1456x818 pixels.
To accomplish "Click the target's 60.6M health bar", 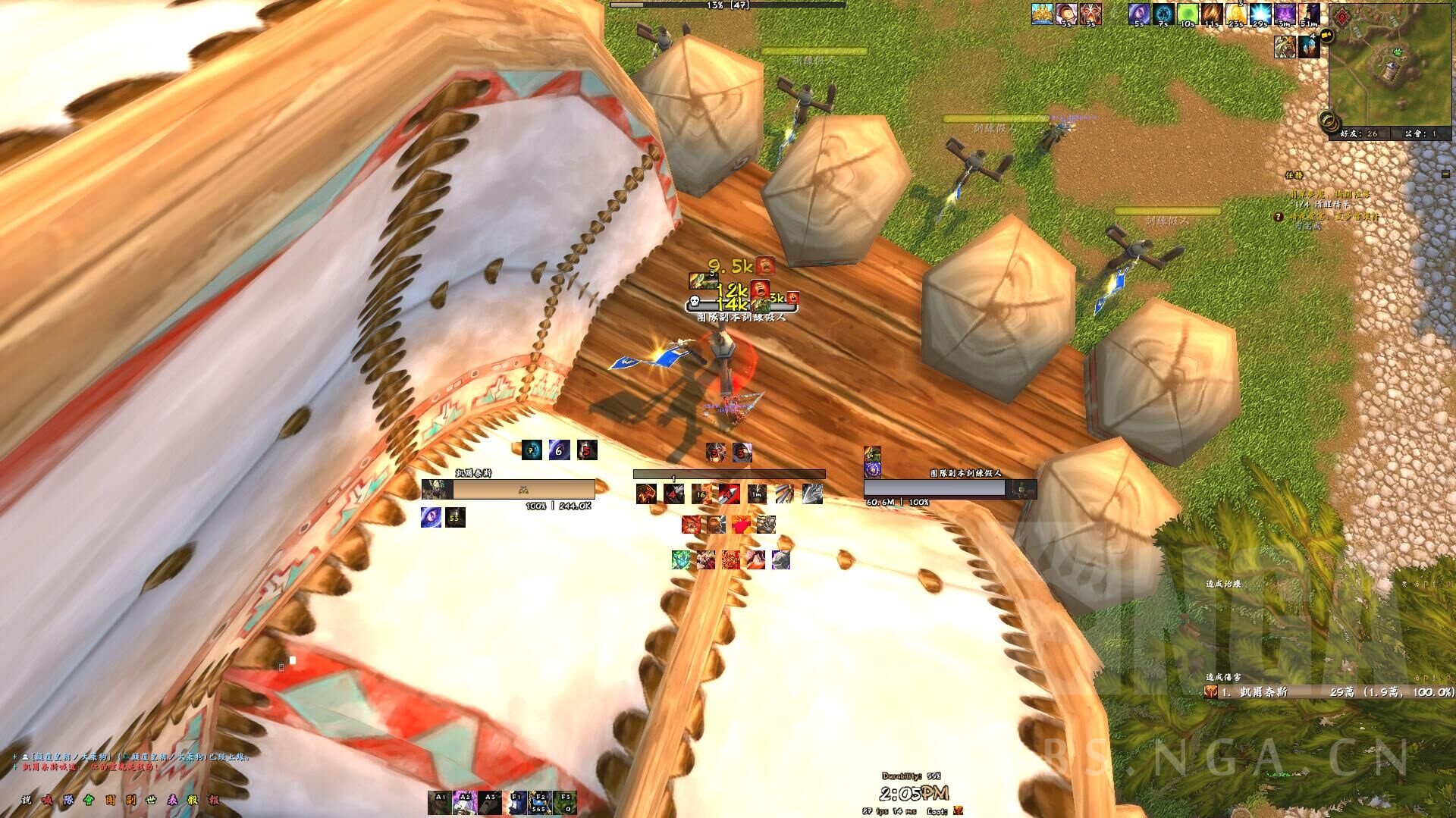I will [934, 487].
